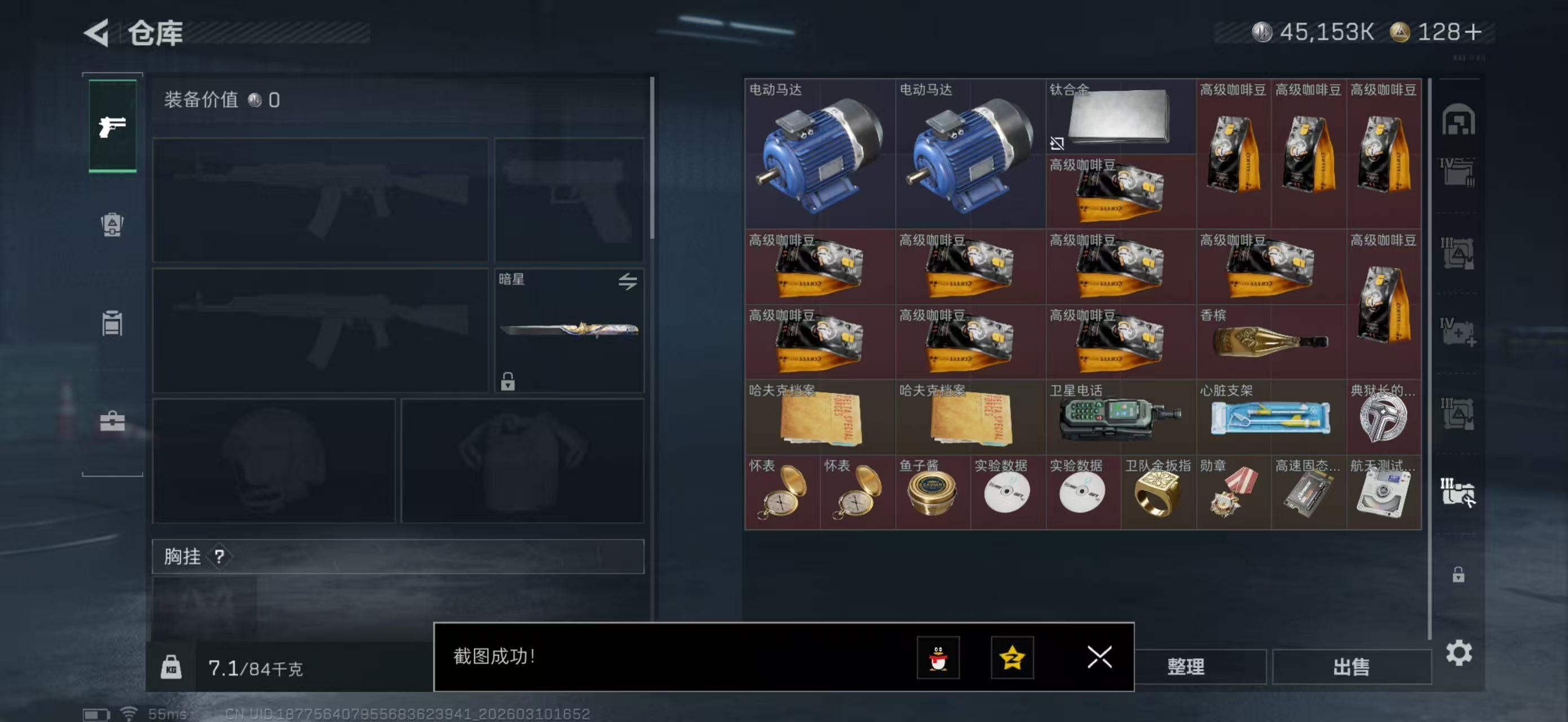The image size is (1568, 722).
Task: Go back from the 仓库 screen
Action: 97,32
